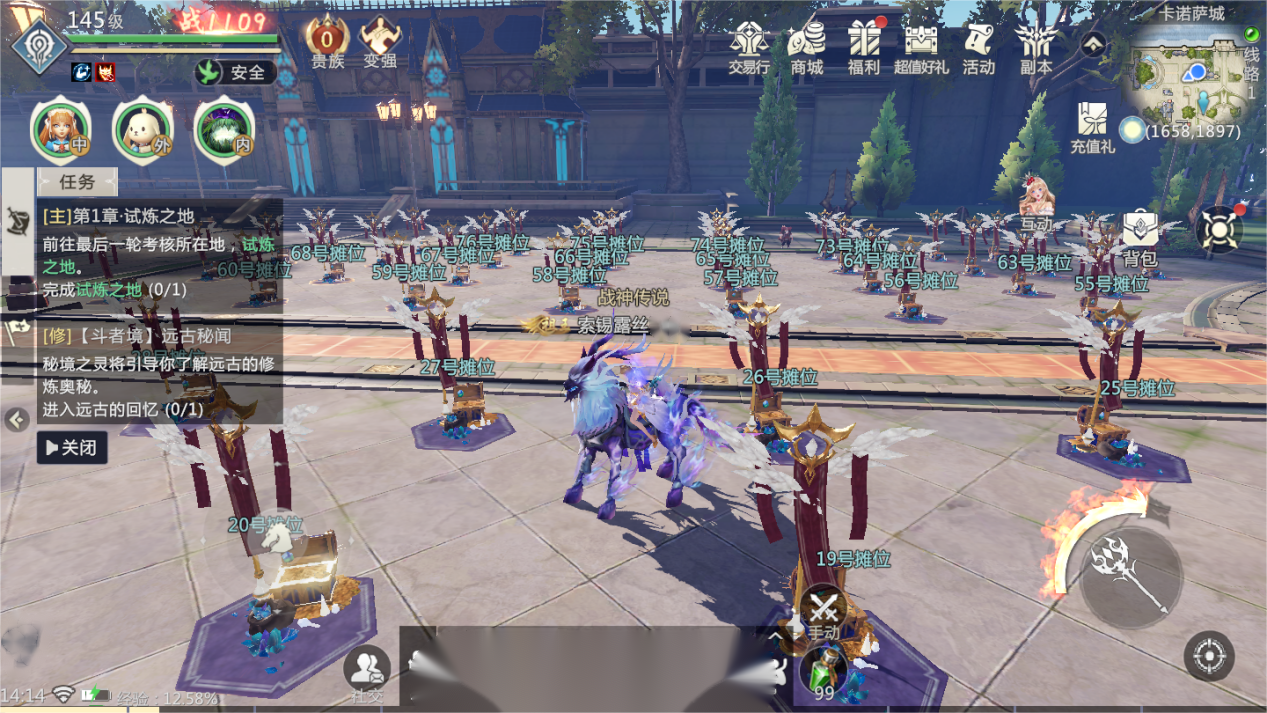Open the 互动 interaction menu

(1037, 205)
